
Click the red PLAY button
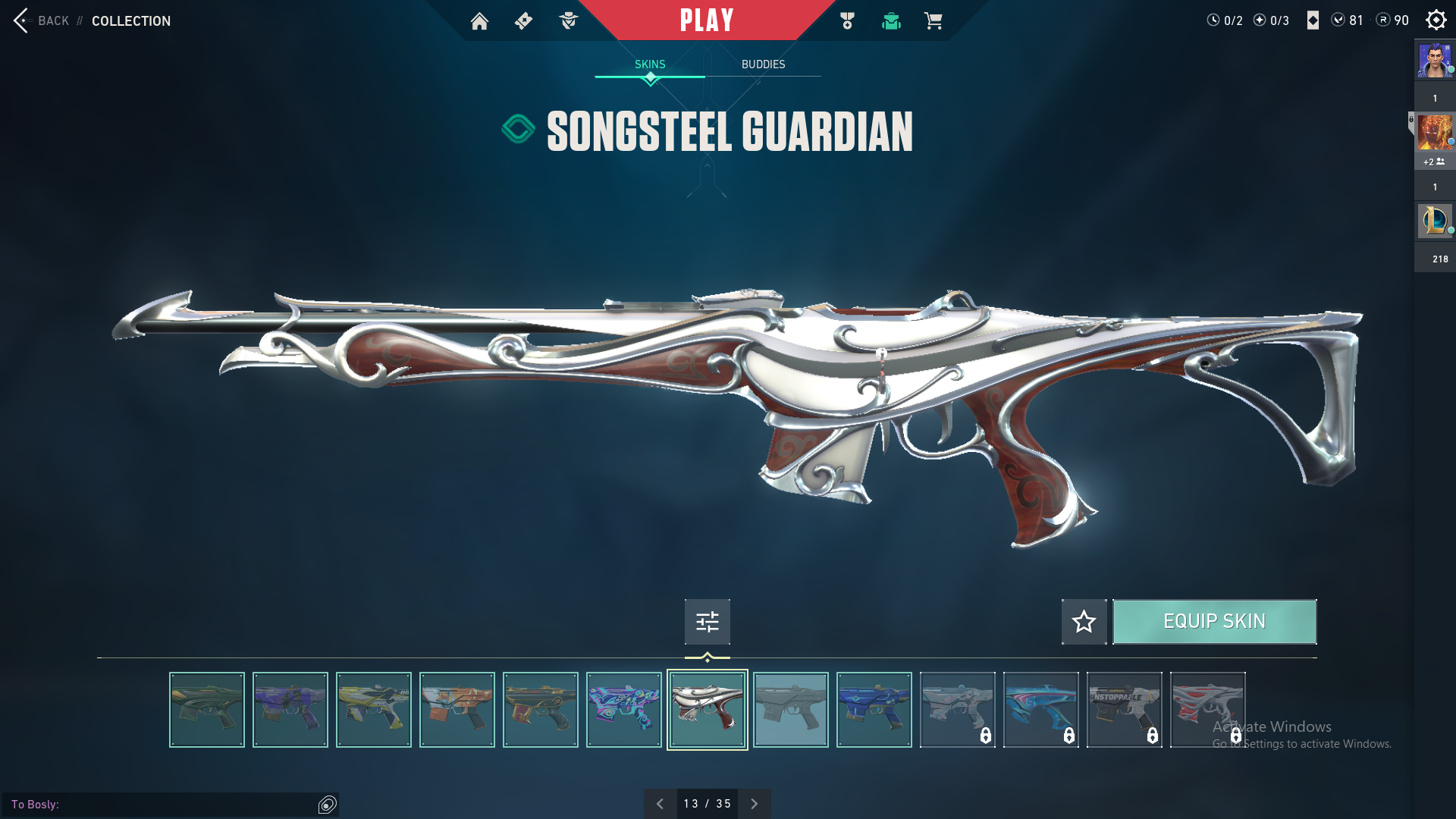point(707,20)
